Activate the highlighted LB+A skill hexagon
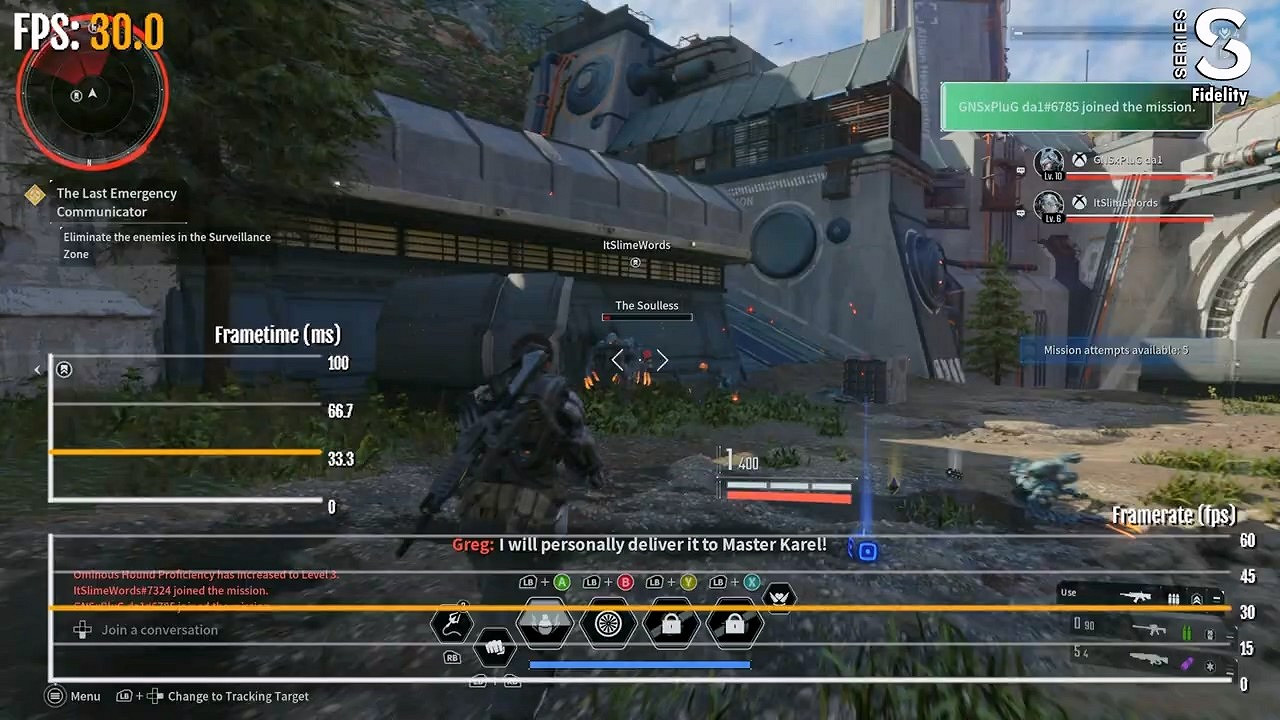The image size is (1280, 720). (545, 624)
